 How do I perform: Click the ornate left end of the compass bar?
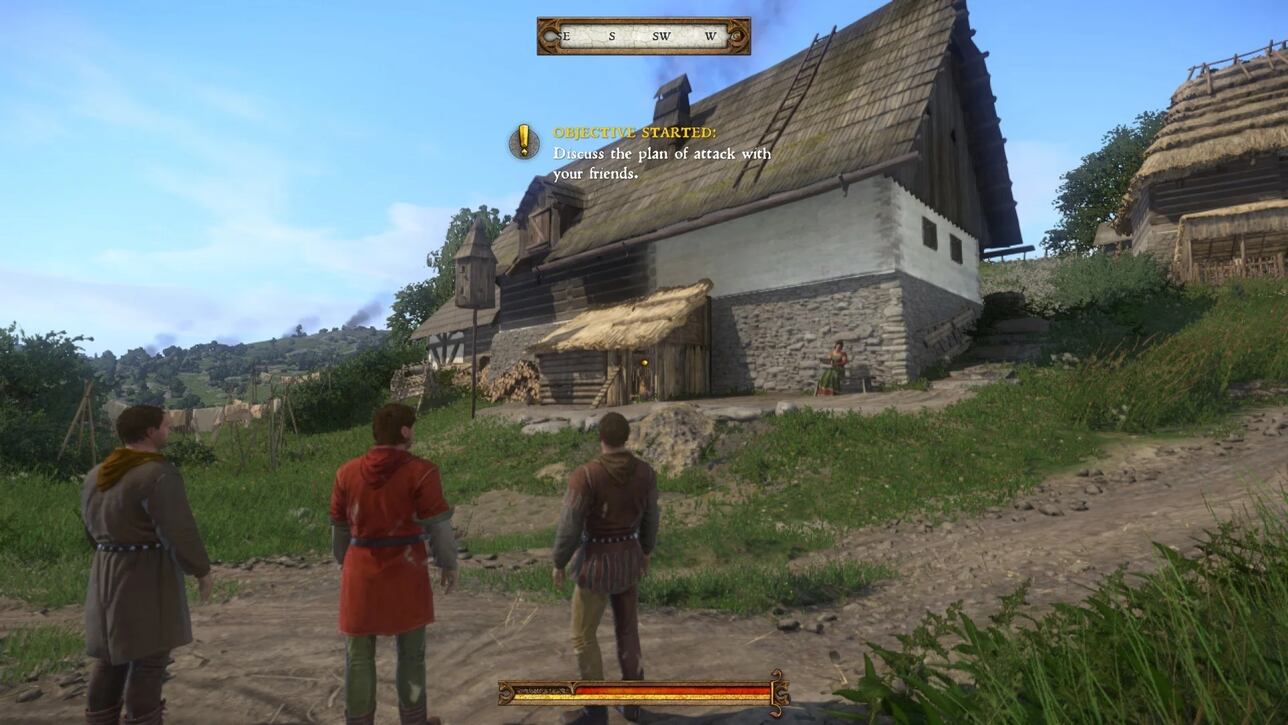548,33
